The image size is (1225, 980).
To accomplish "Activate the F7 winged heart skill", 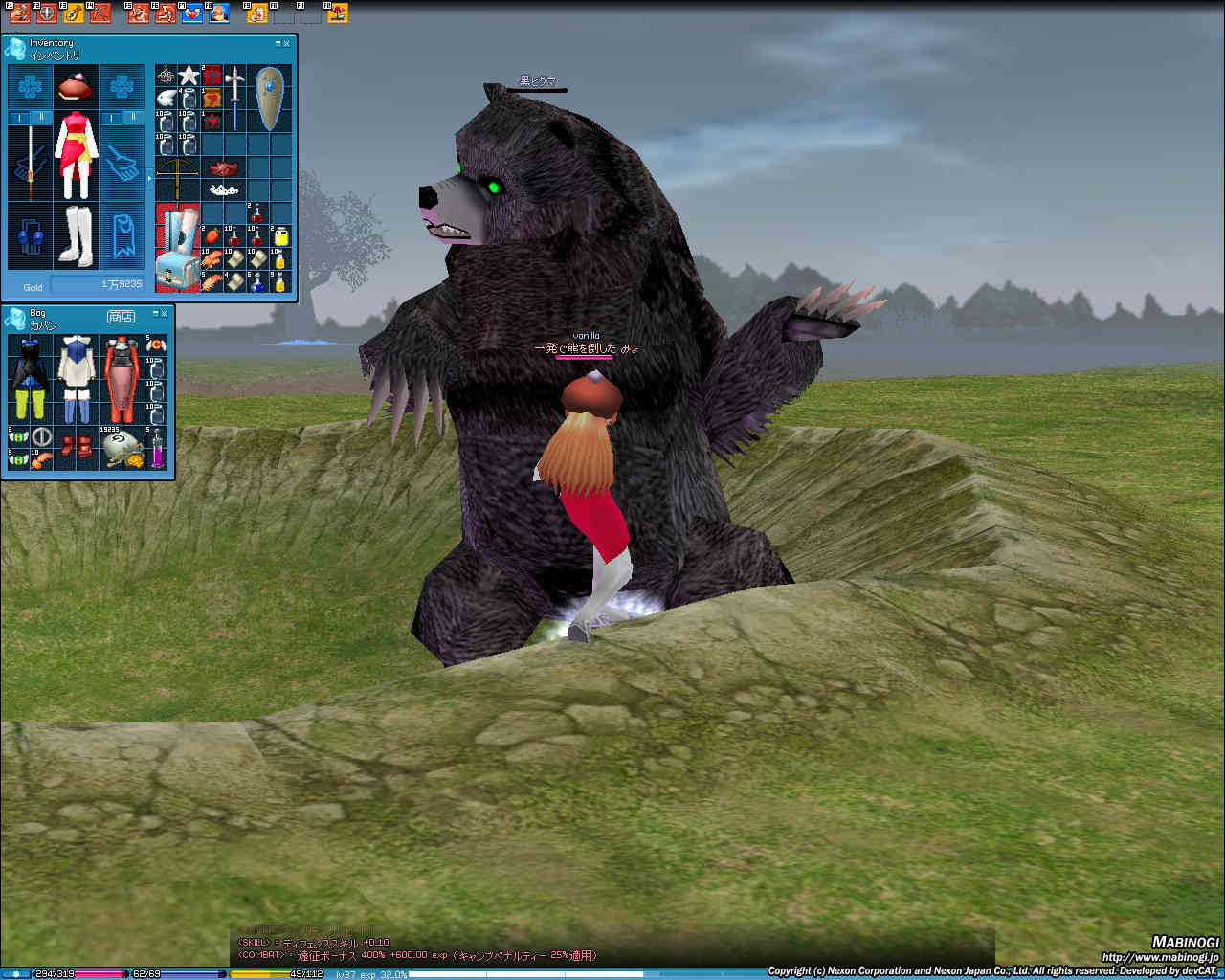I will (x=191, y=12).
